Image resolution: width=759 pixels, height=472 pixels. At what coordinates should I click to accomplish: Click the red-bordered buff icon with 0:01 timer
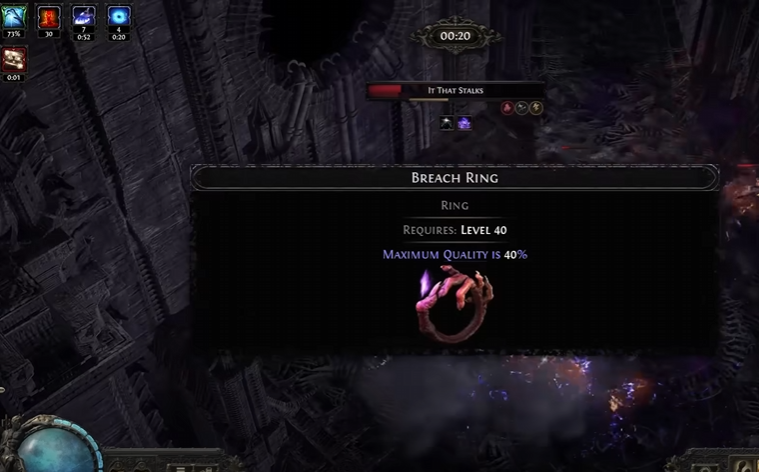(x=14, y=60)
